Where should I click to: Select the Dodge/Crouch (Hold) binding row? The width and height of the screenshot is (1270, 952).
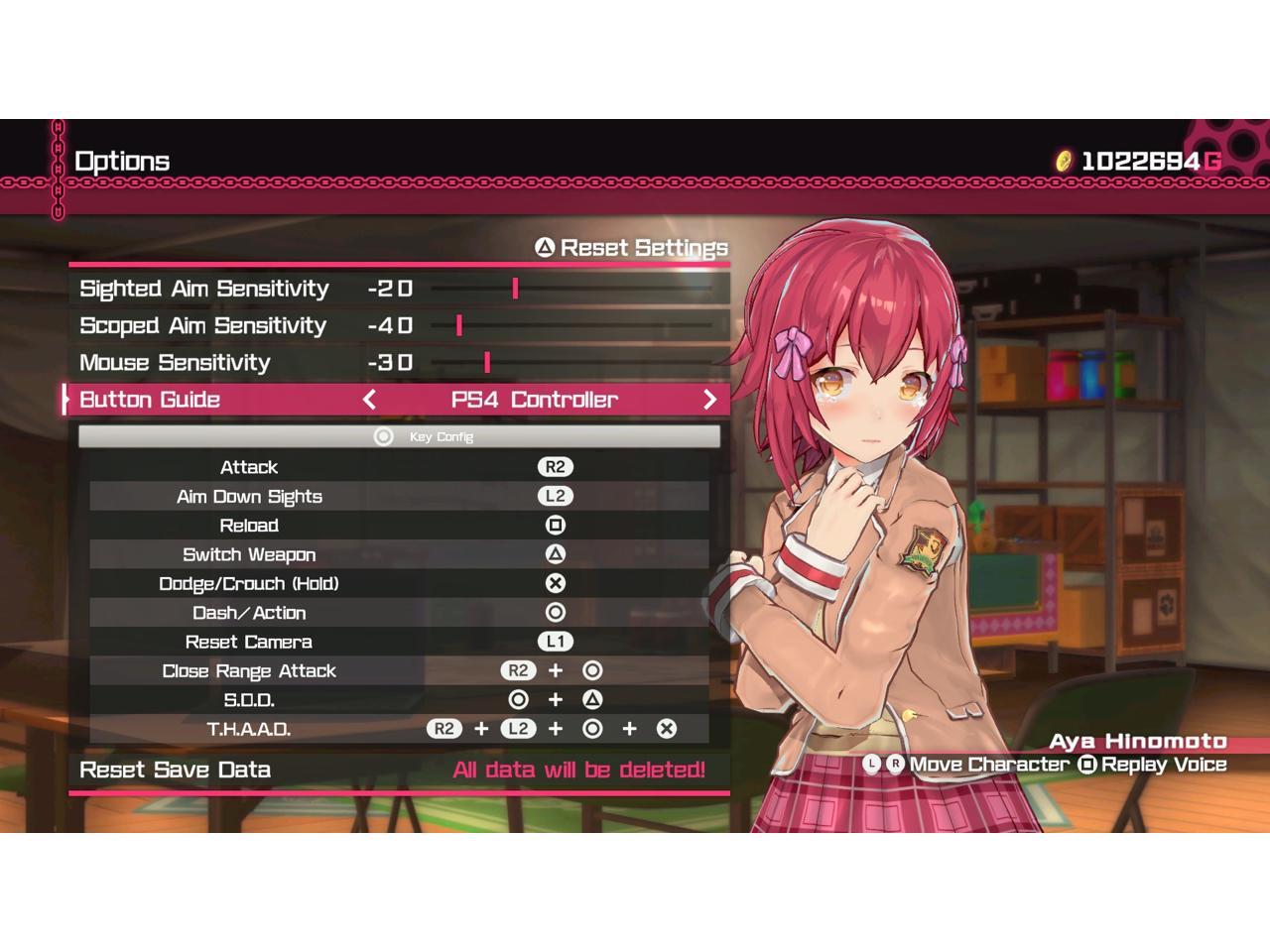coord(399,583)
